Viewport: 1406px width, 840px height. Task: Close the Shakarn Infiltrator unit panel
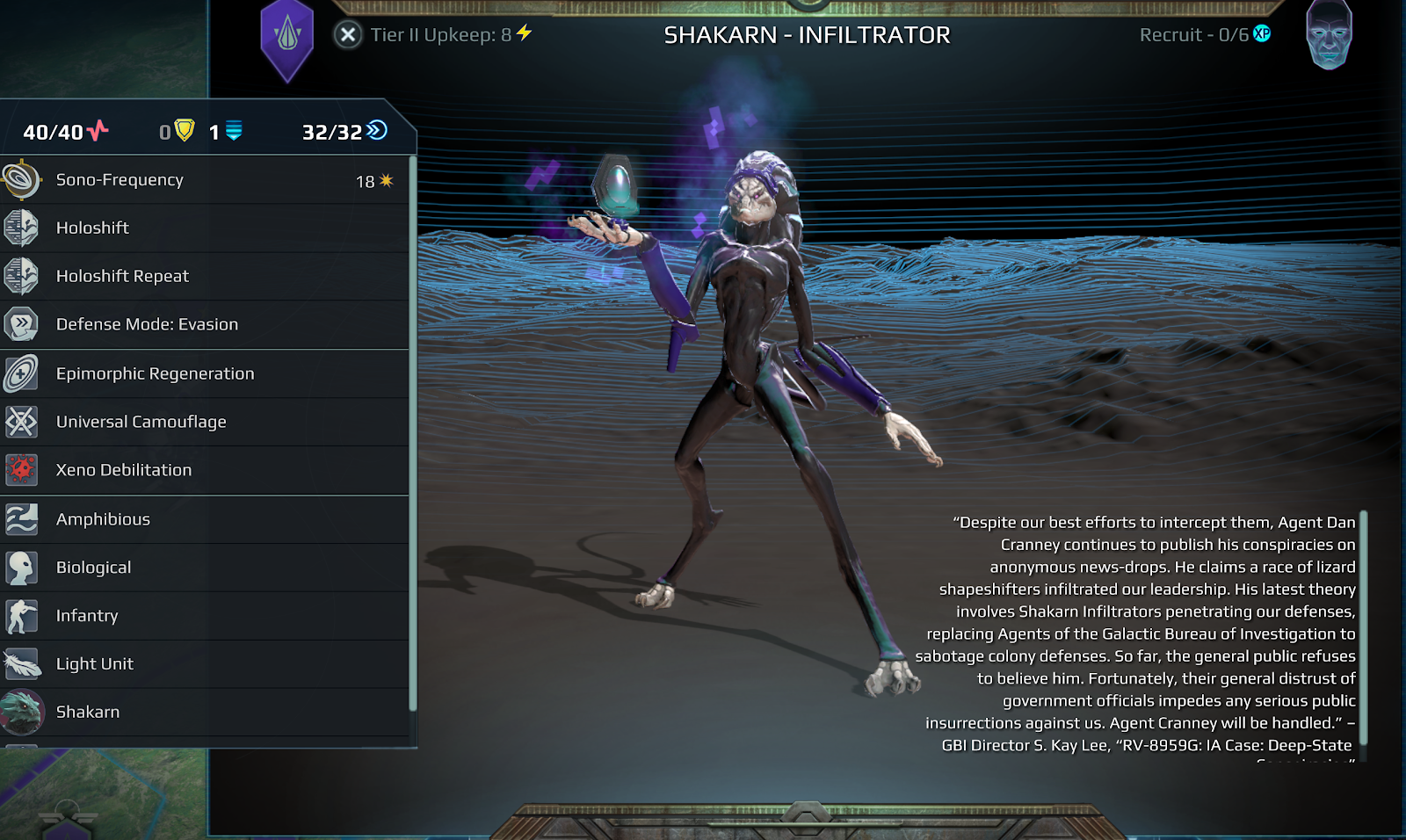click(348, 35)
